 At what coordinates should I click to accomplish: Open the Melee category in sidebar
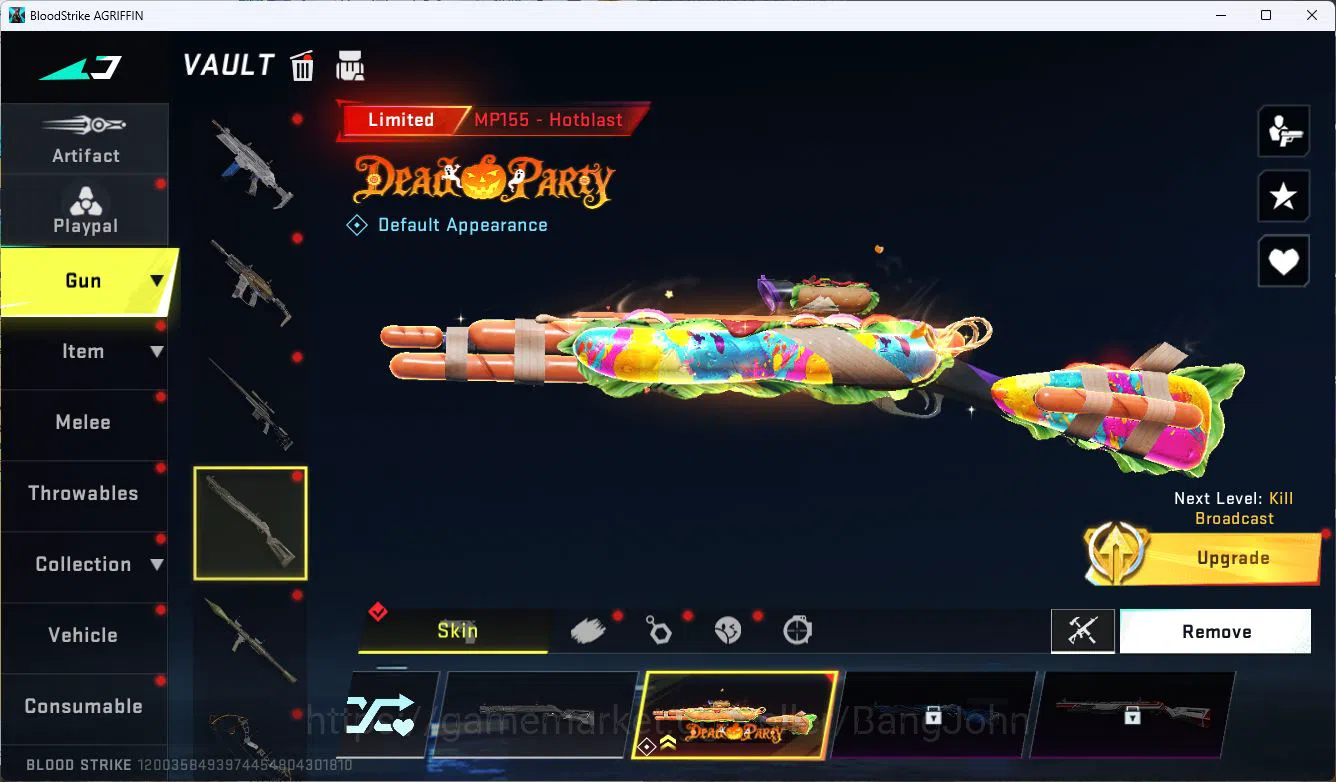(x=85, y=422)
